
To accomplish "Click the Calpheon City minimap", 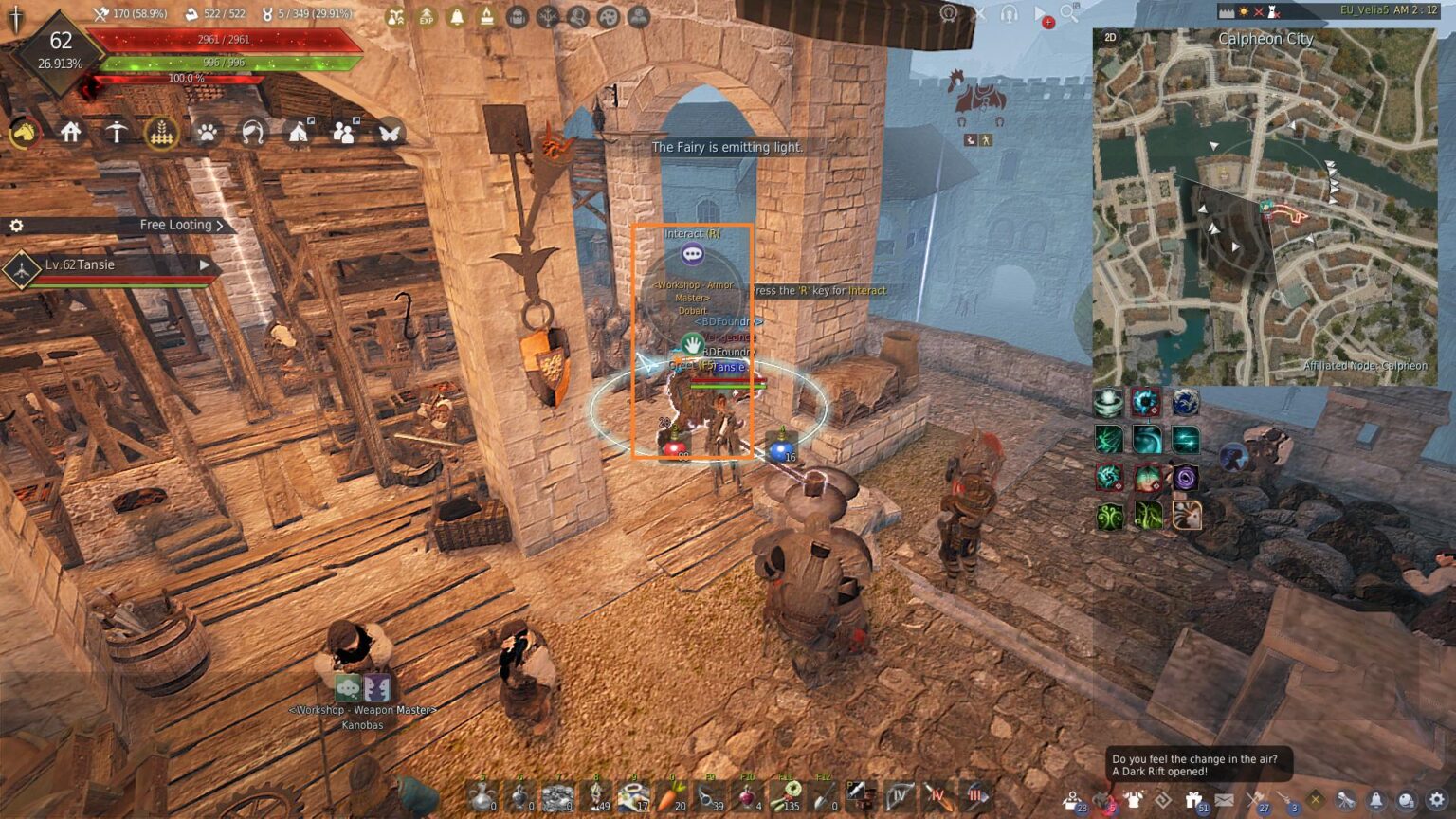I will click(x=1265, y=209).
